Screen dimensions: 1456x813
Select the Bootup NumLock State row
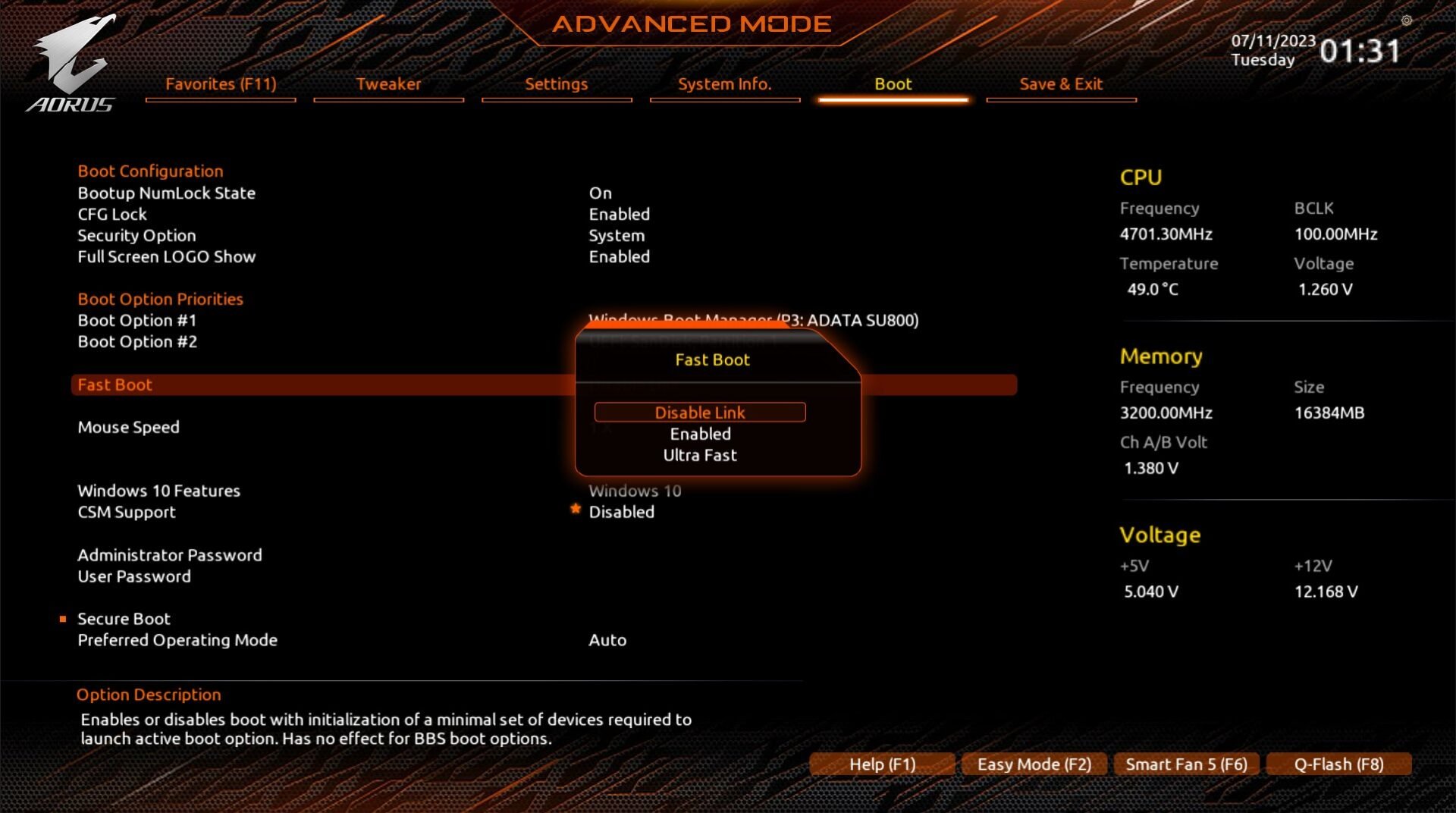[x=166, y=193]
